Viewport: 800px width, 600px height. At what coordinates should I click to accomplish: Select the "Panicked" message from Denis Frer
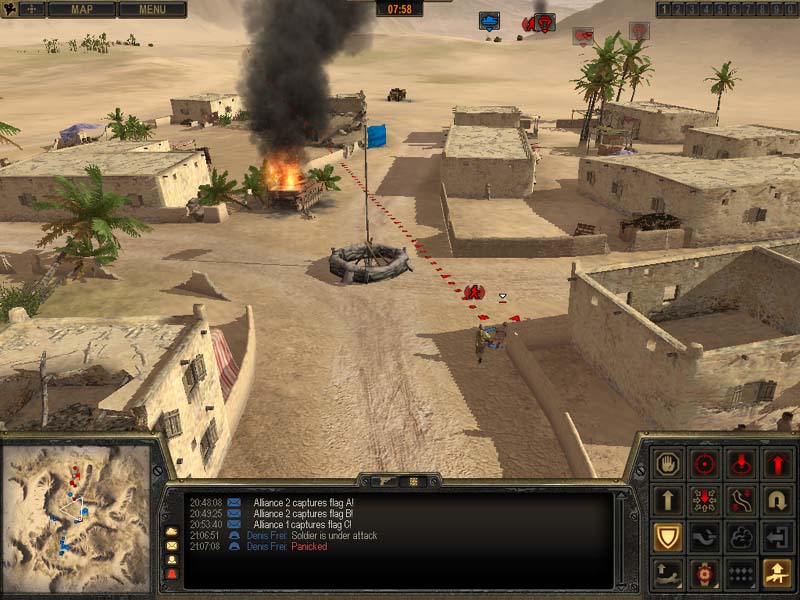coord(309,547)
